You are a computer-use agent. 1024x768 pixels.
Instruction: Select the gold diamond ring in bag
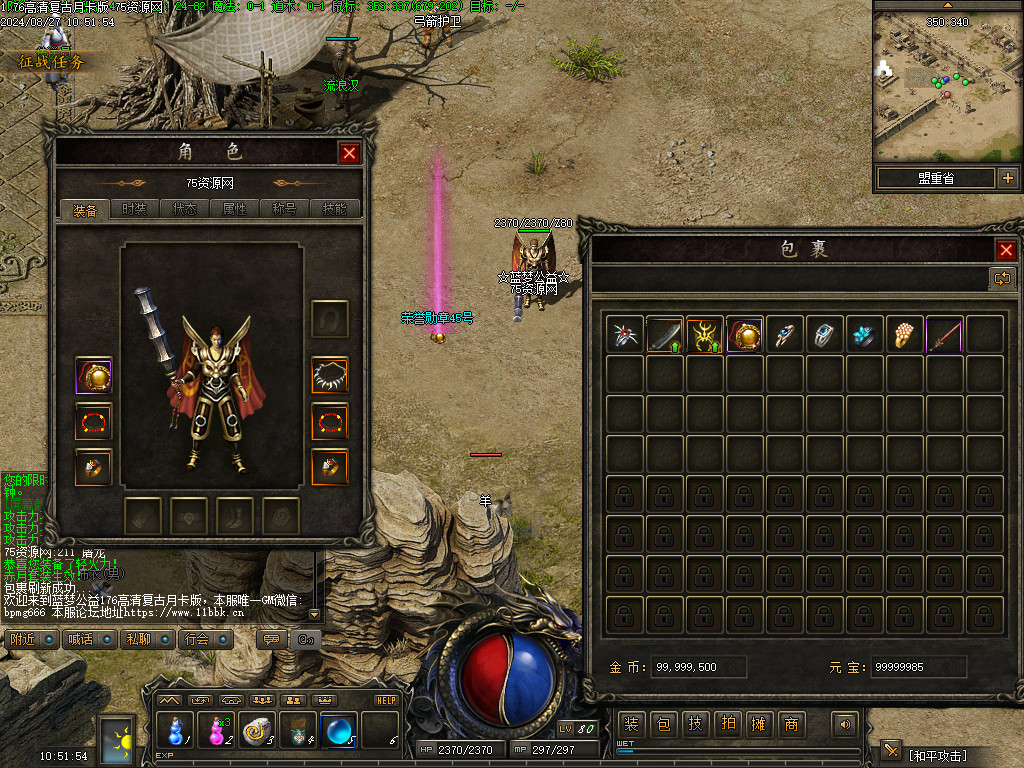904,334
